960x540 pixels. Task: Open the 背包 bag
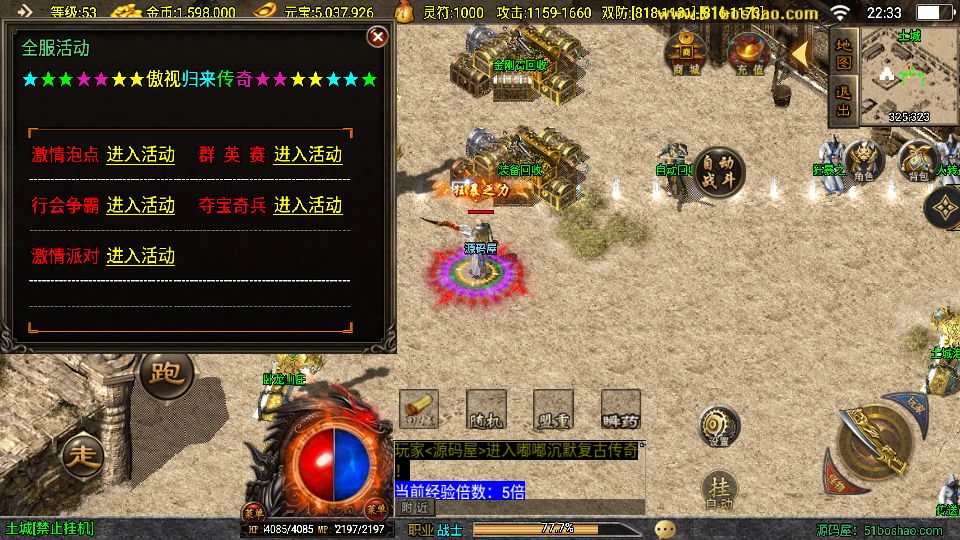(x=916, y=161)
